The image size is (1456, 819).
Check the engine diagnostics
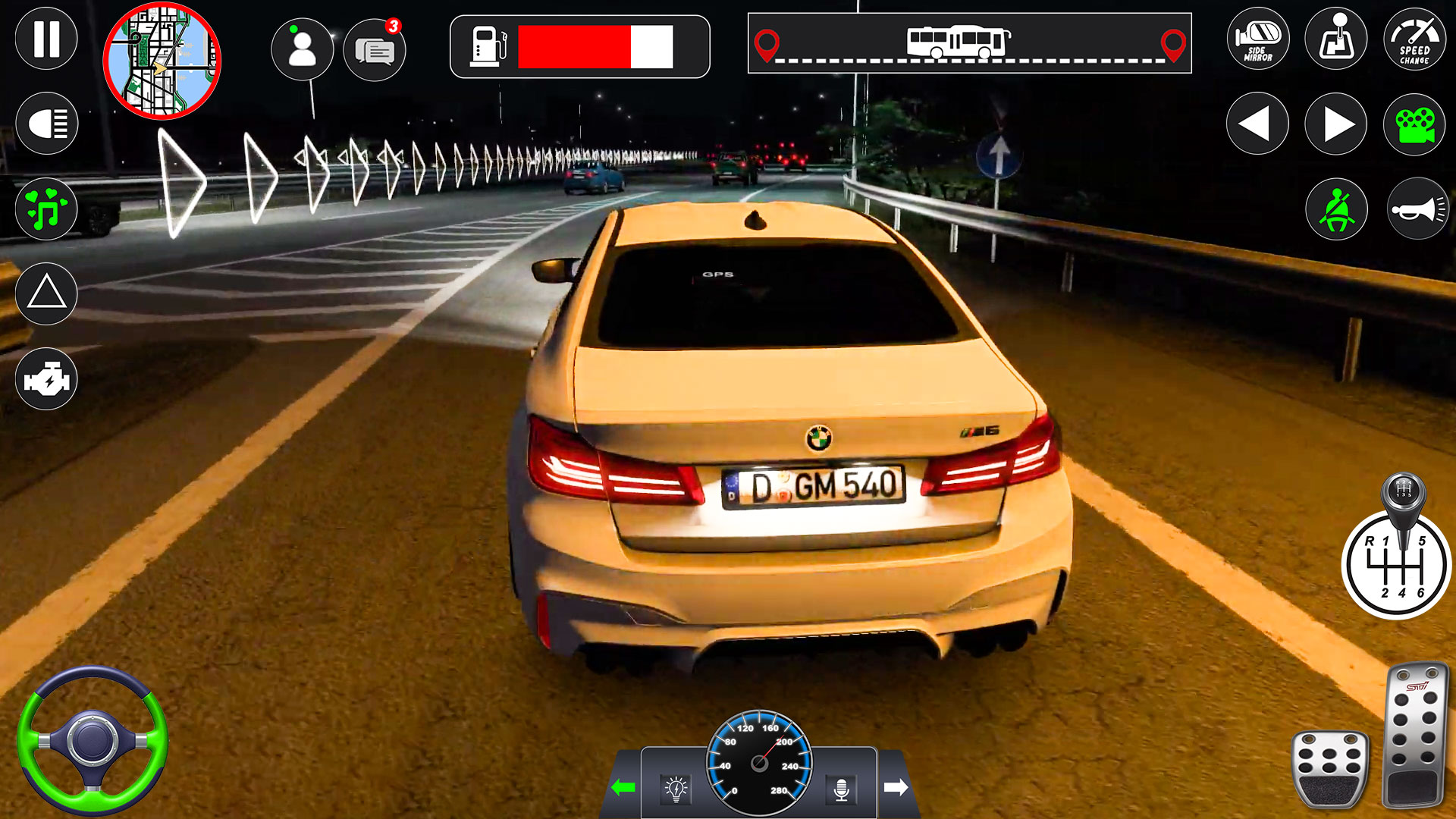(45, 377)
